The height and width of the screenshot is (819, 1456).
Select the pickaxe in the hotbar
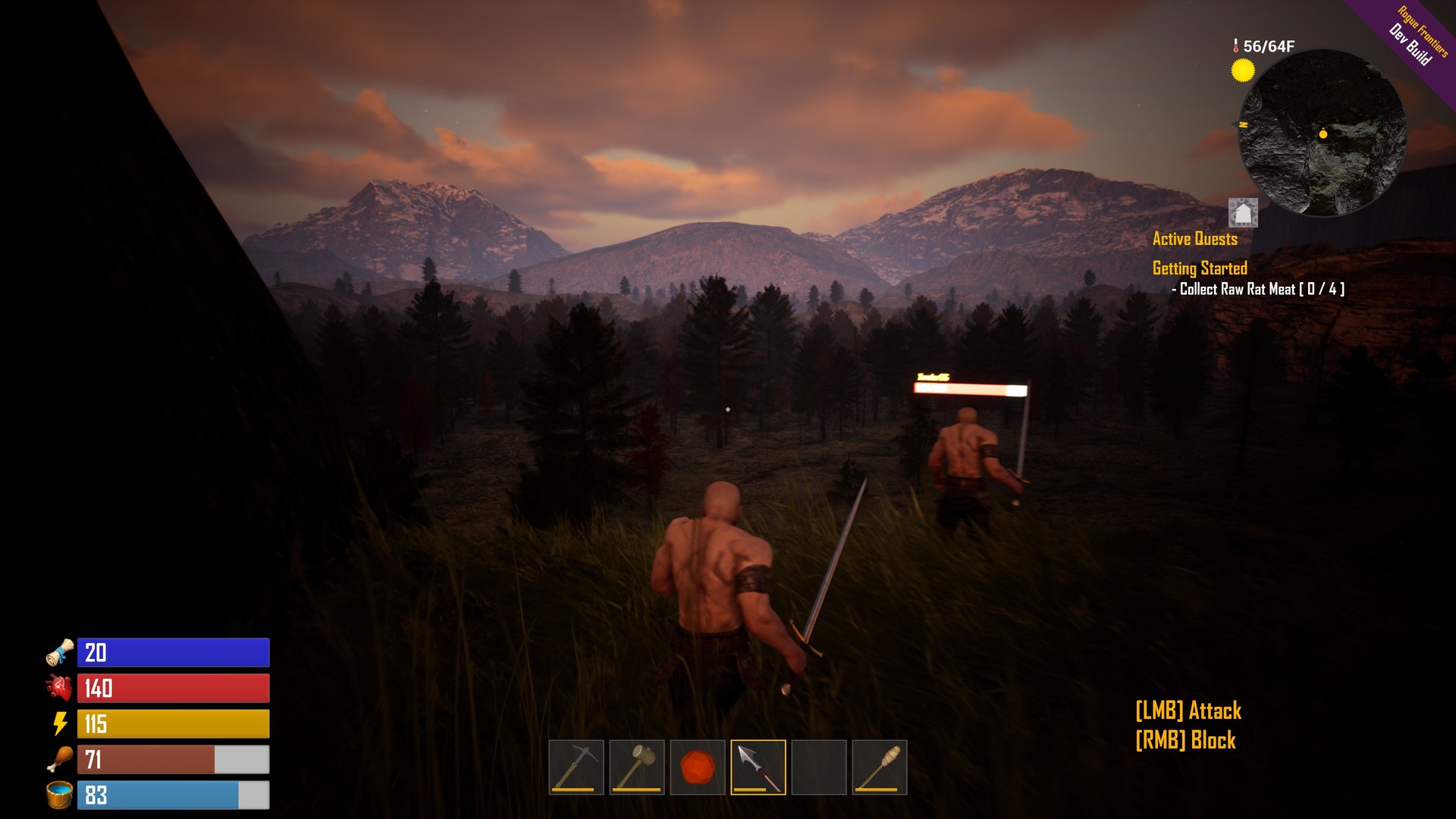[576, 767]
